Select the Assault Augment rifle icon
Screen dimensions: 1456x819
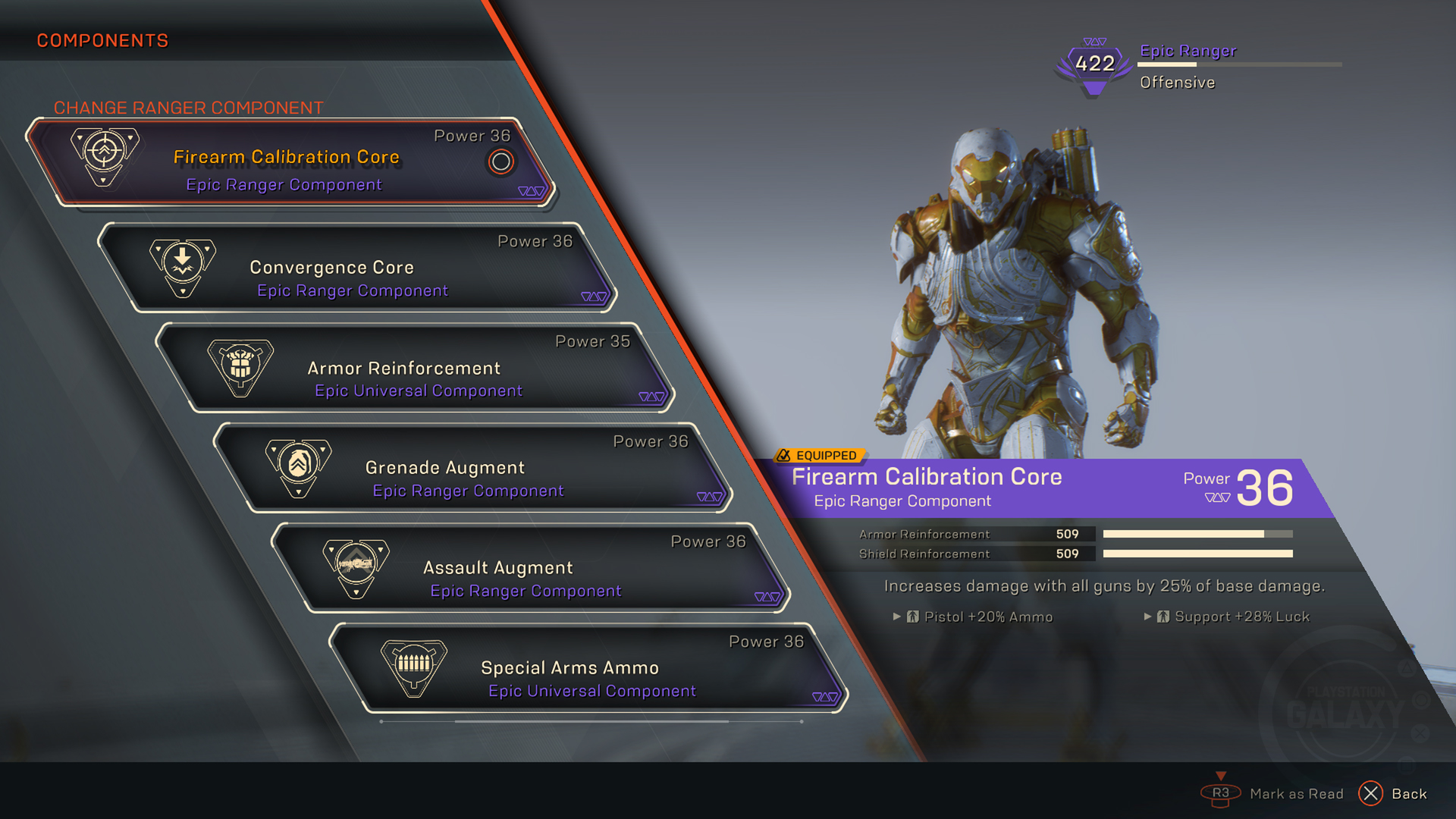356,567
